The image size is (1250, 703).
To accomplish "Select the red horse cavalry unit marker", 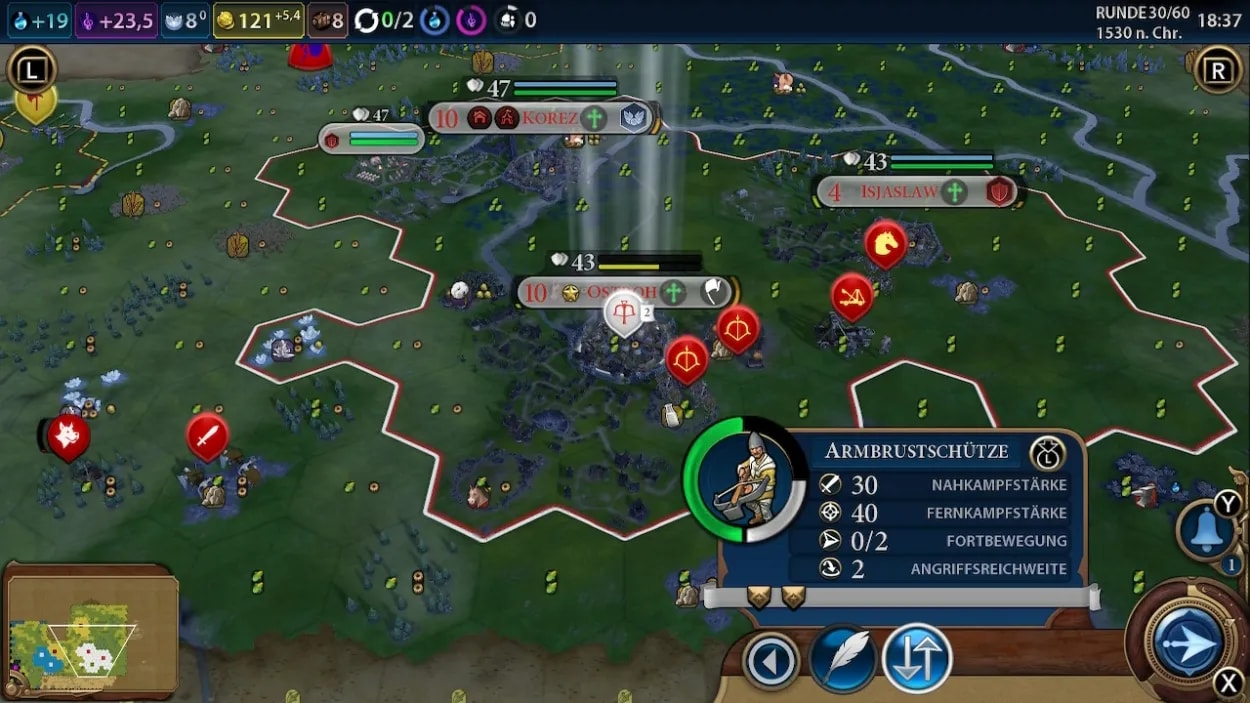I will (x=885, y=243).
